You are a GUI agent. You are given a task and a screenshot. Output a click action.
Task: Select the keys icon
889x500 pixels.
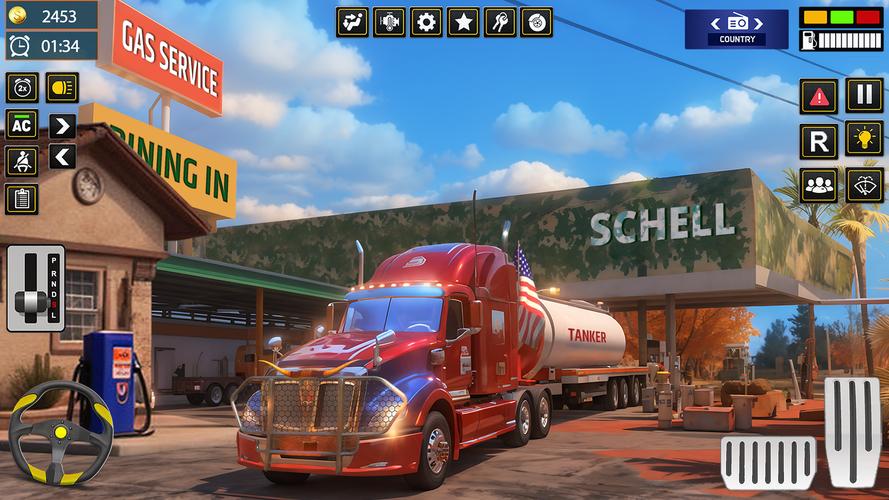(x=499, y=22)
